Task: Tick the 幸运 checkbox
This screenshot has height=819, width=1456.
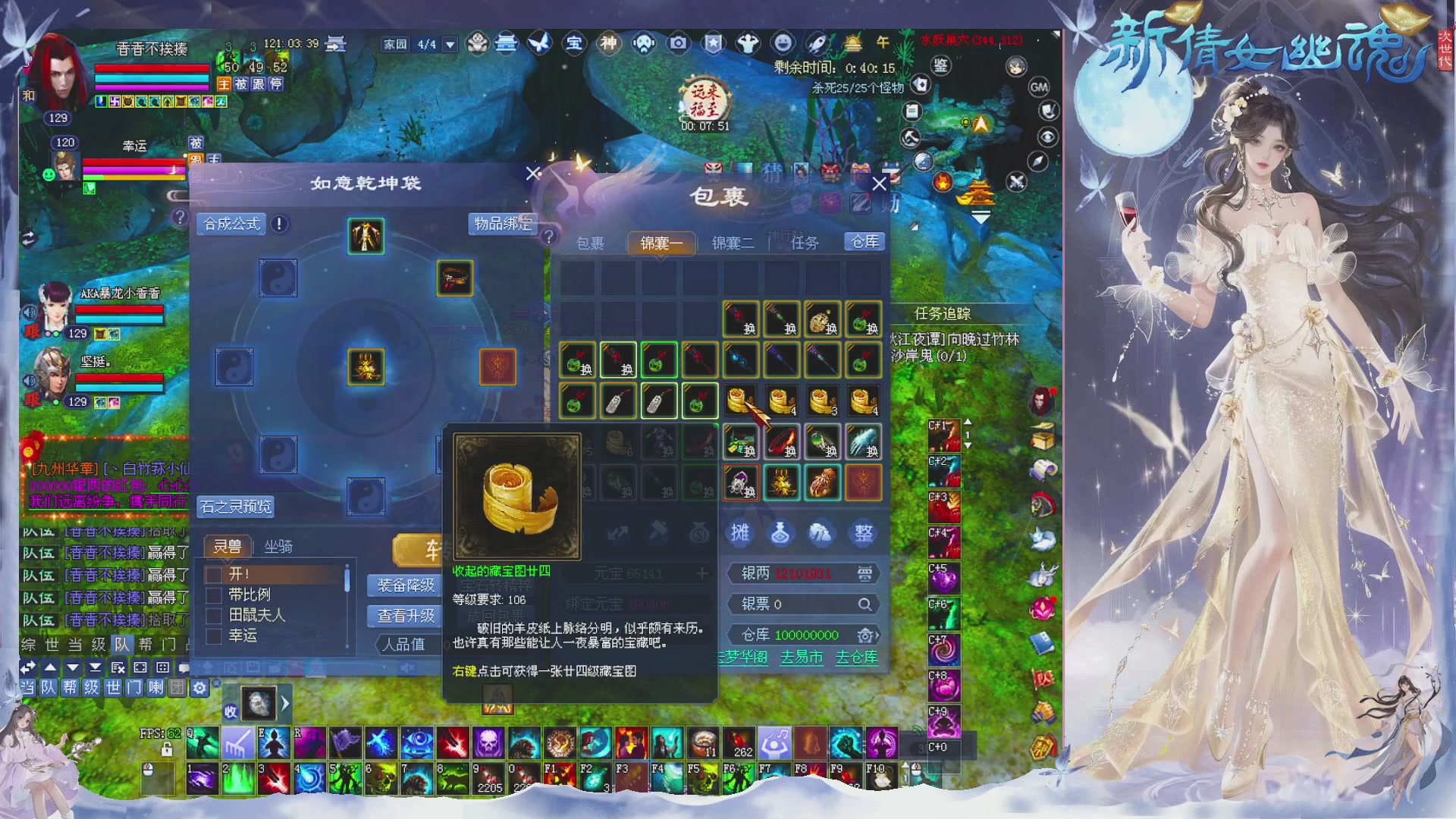Action: tap(213, 637)
